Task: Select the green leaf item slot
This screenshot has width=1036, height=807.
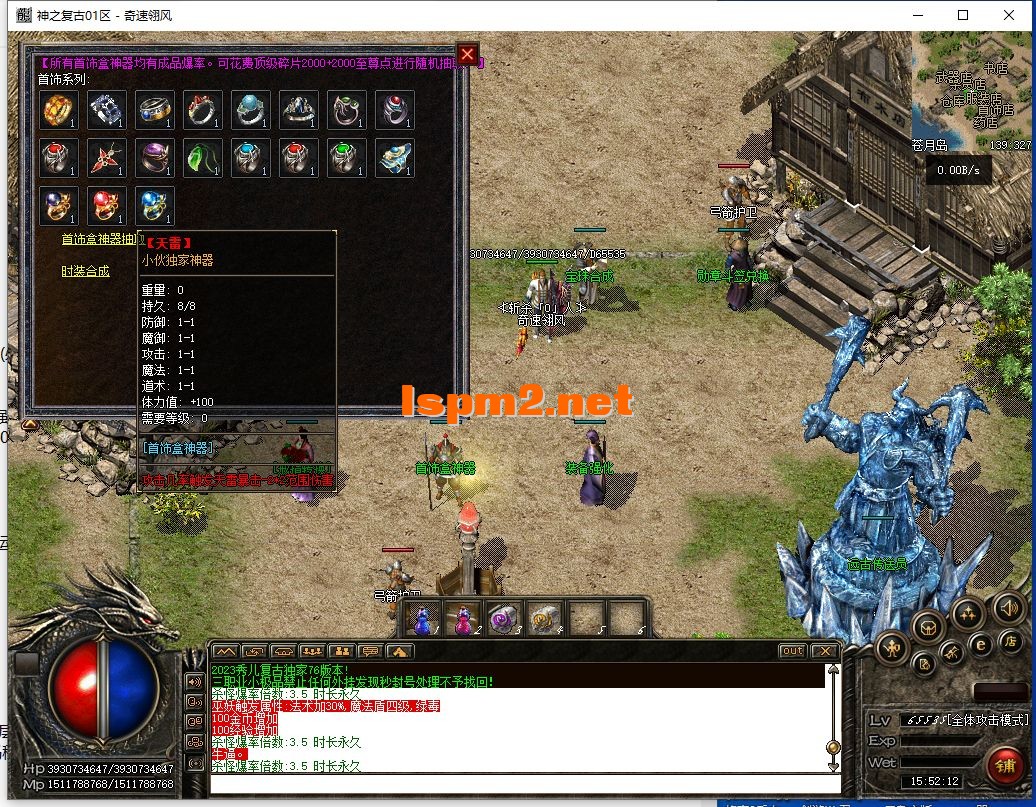Action: (203, 158)
